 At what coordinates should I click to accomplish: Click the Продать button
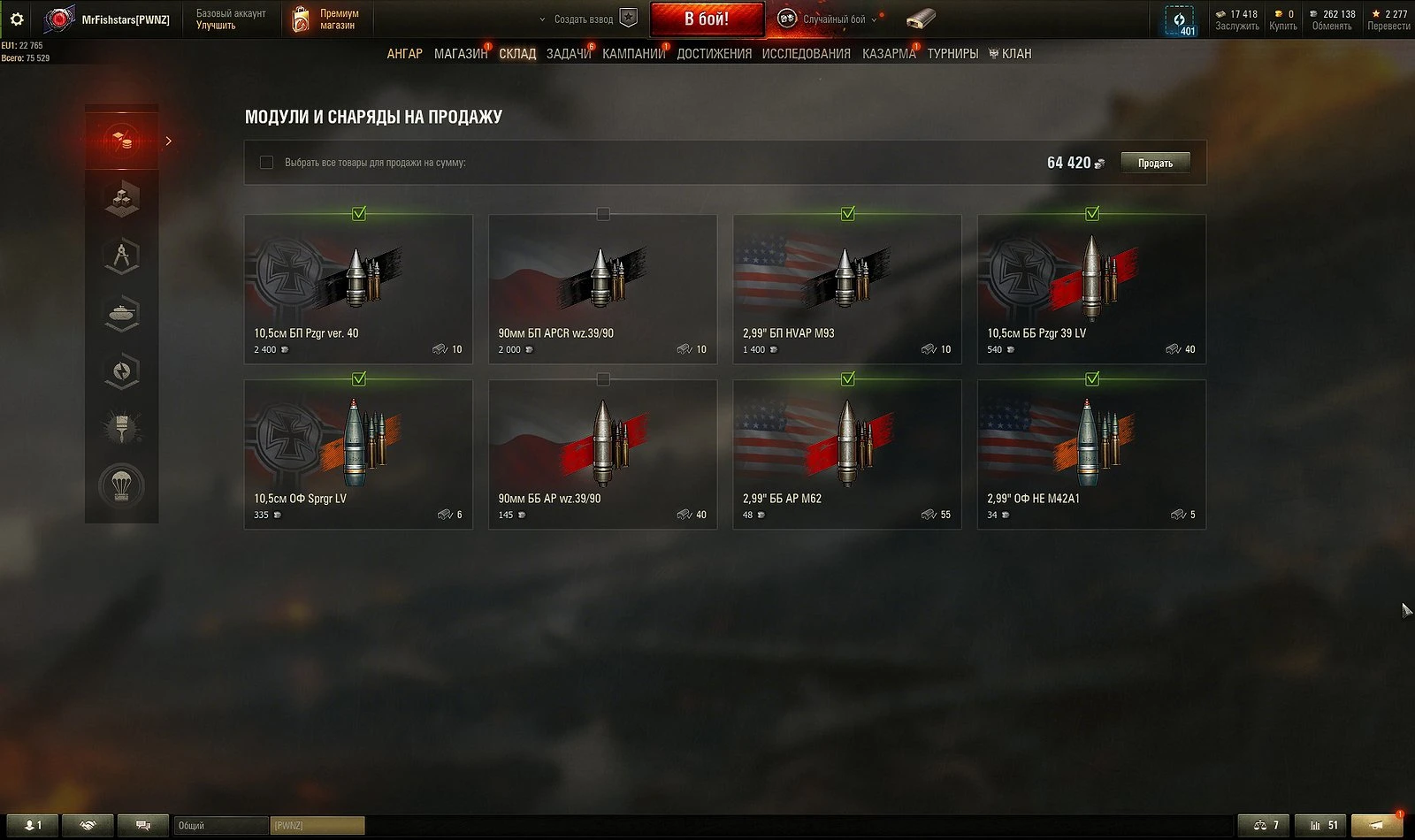1155,163
